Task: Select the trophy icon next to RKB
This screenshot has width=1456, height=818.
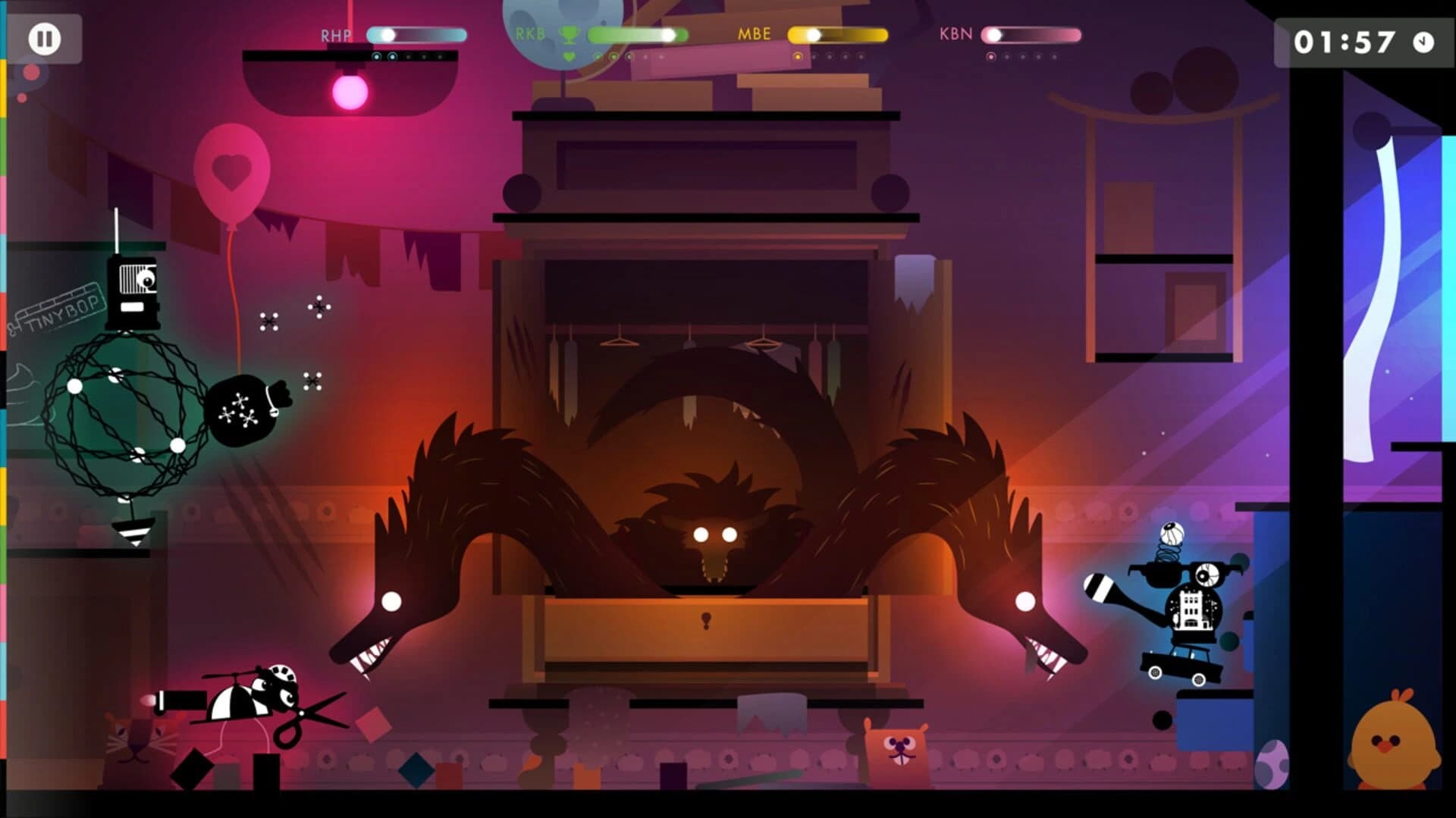Action: 570,33
